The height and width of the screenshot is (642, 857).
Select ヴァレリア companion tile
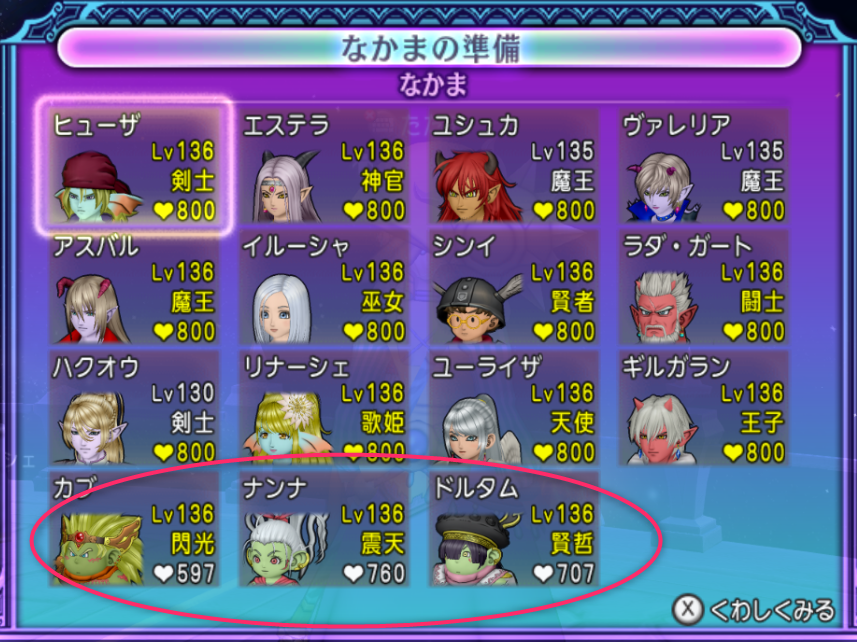(703, 166)
